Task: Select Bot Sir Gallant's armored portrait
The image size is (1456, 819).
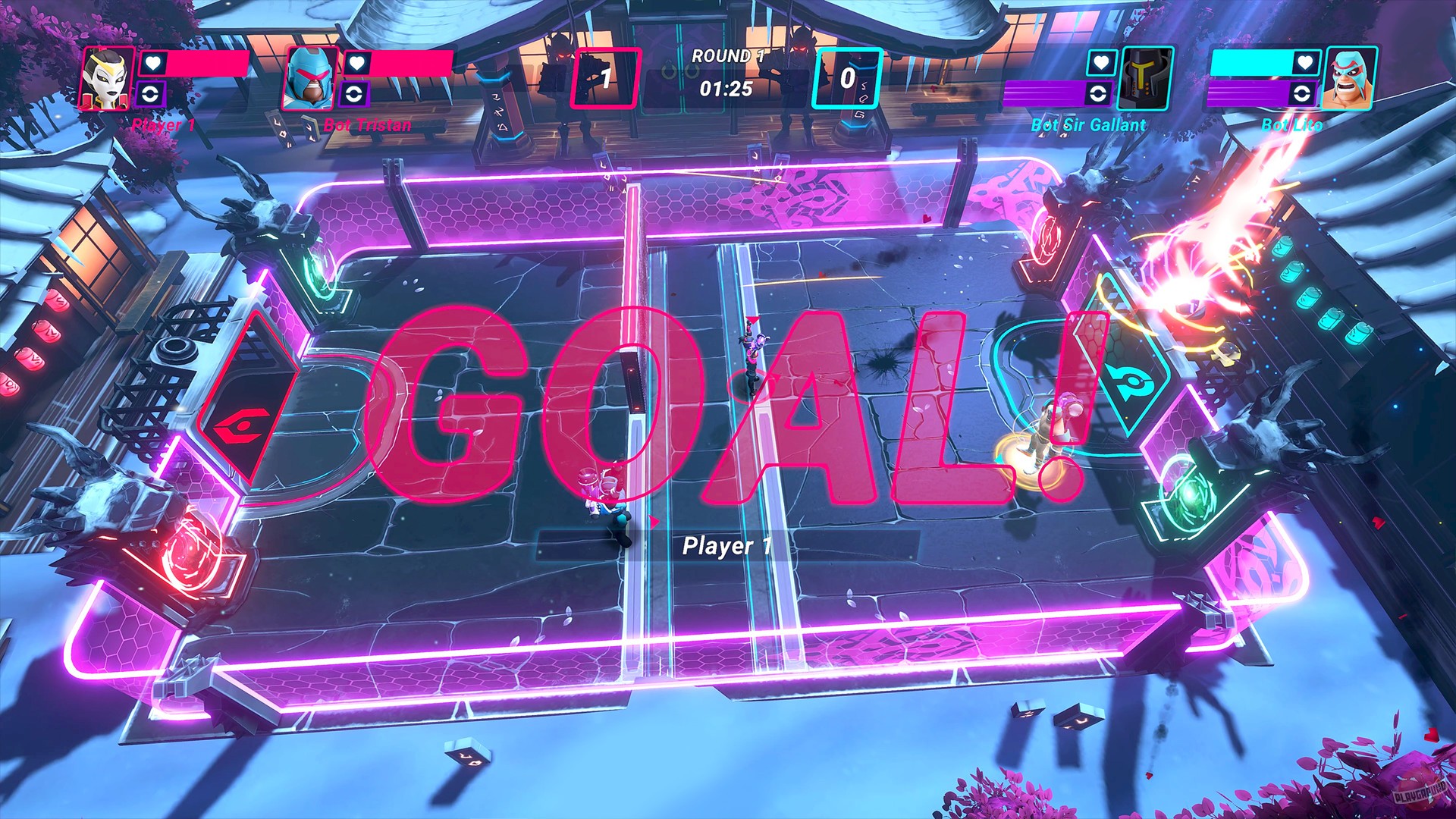Action: click(1145, 78)
